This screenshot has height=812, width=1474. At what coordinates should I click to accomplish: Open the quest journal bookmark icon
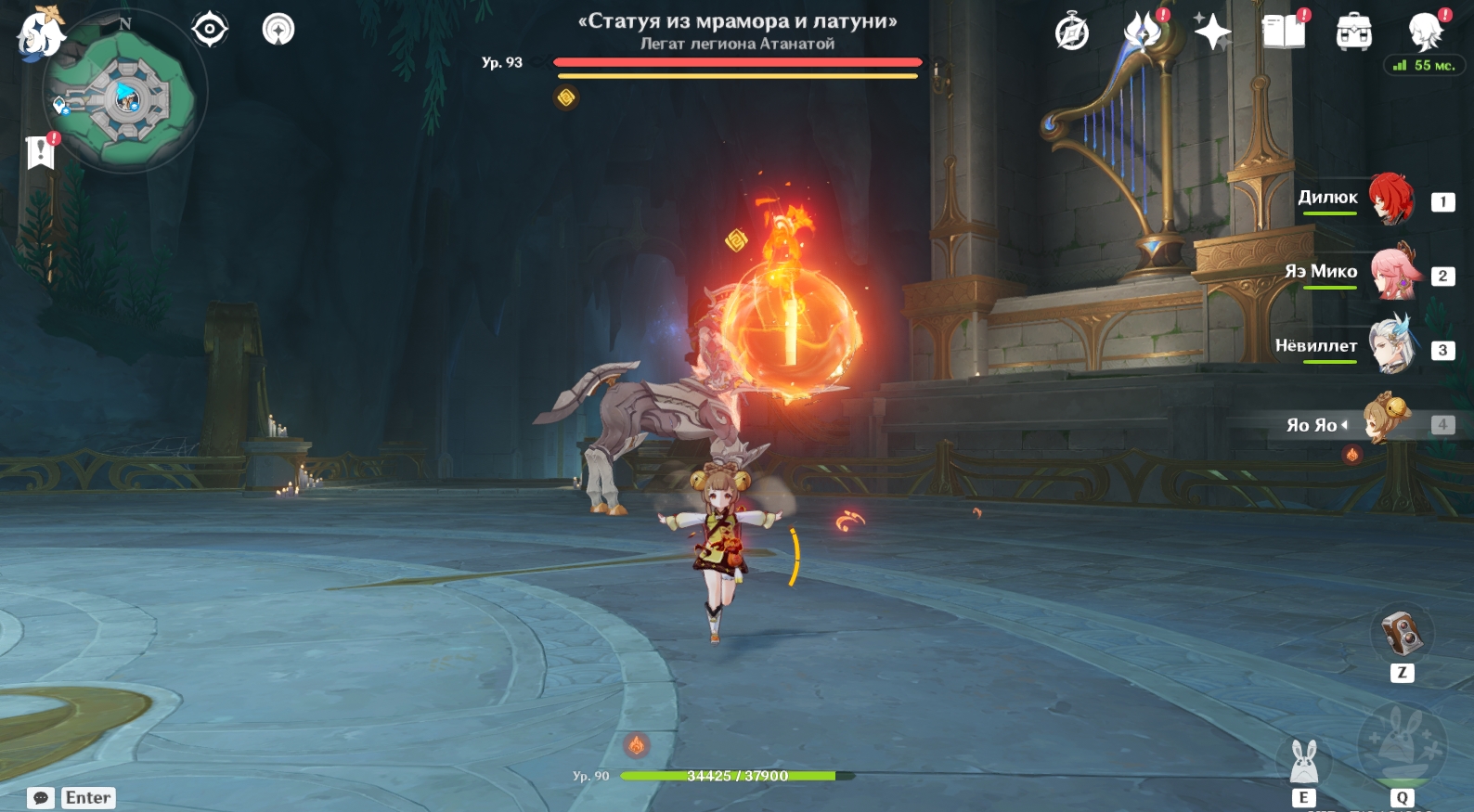pos(41,151)
